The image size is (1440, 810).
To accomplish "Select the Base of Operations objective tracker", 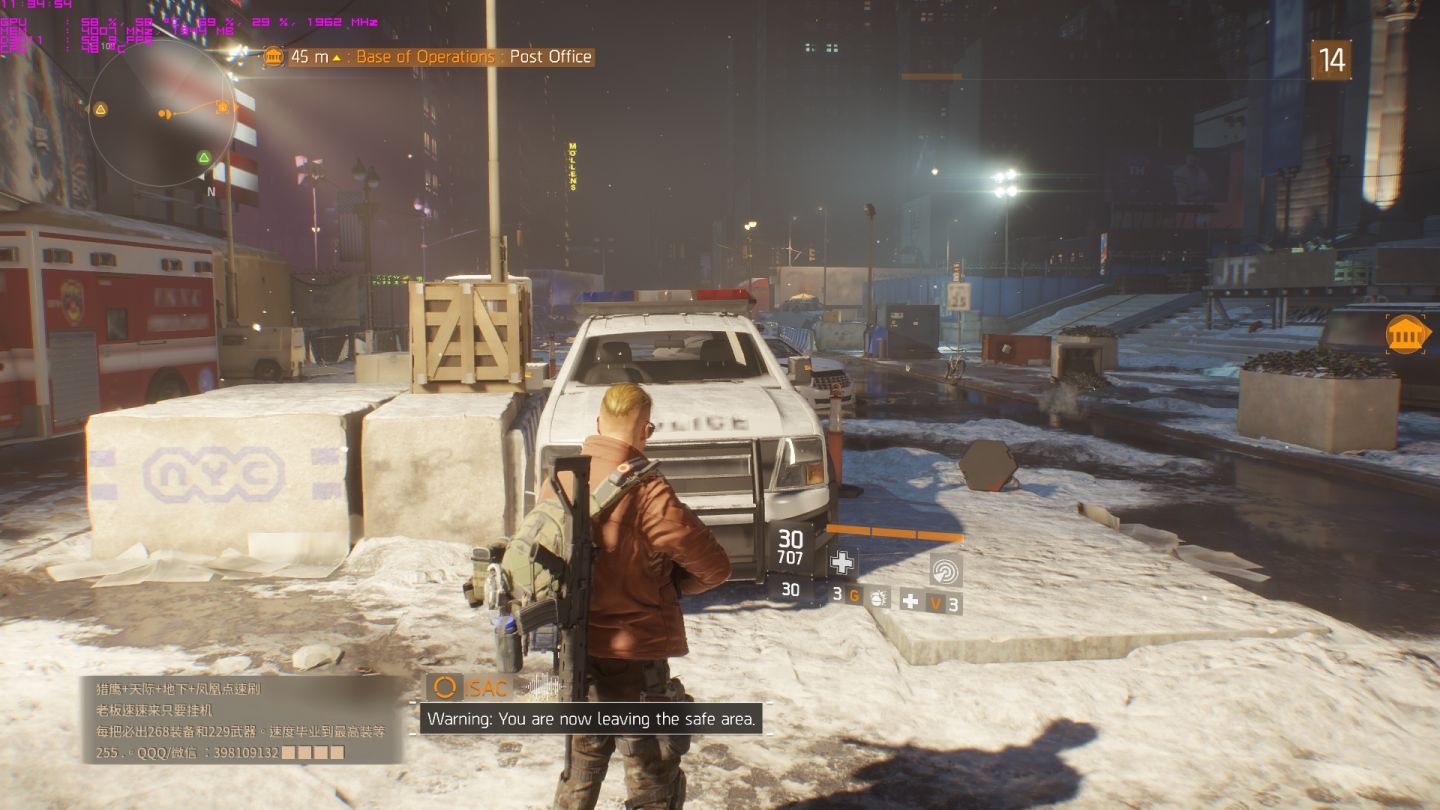I will 428,57.
